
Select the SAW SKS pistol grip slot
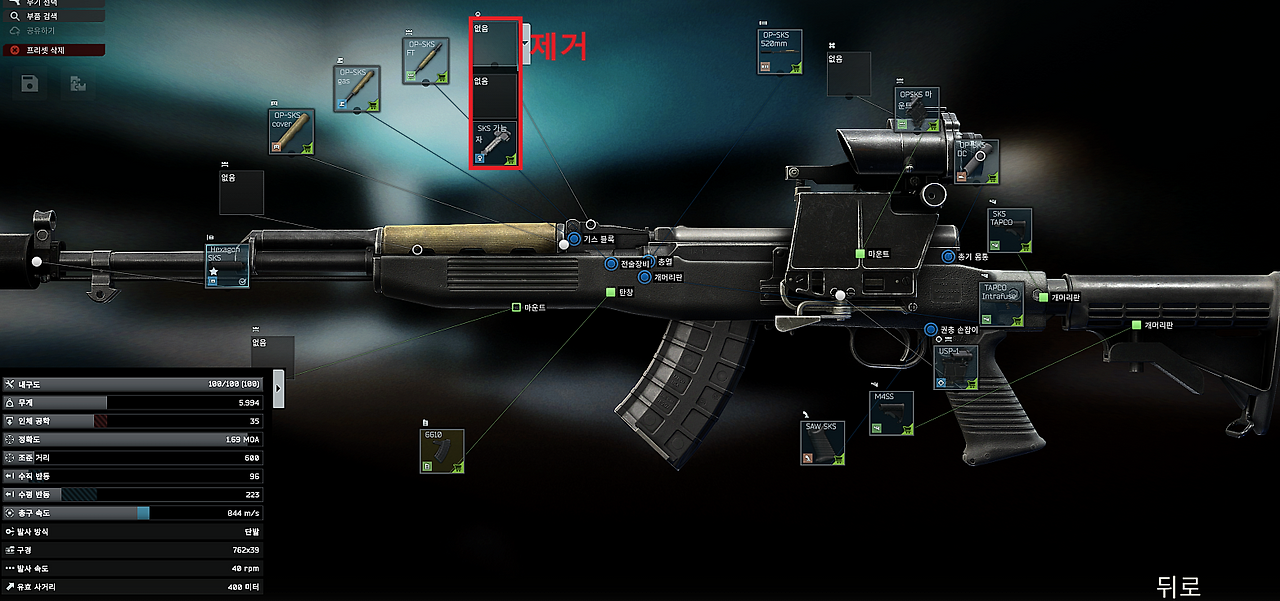tap(824, 444)
